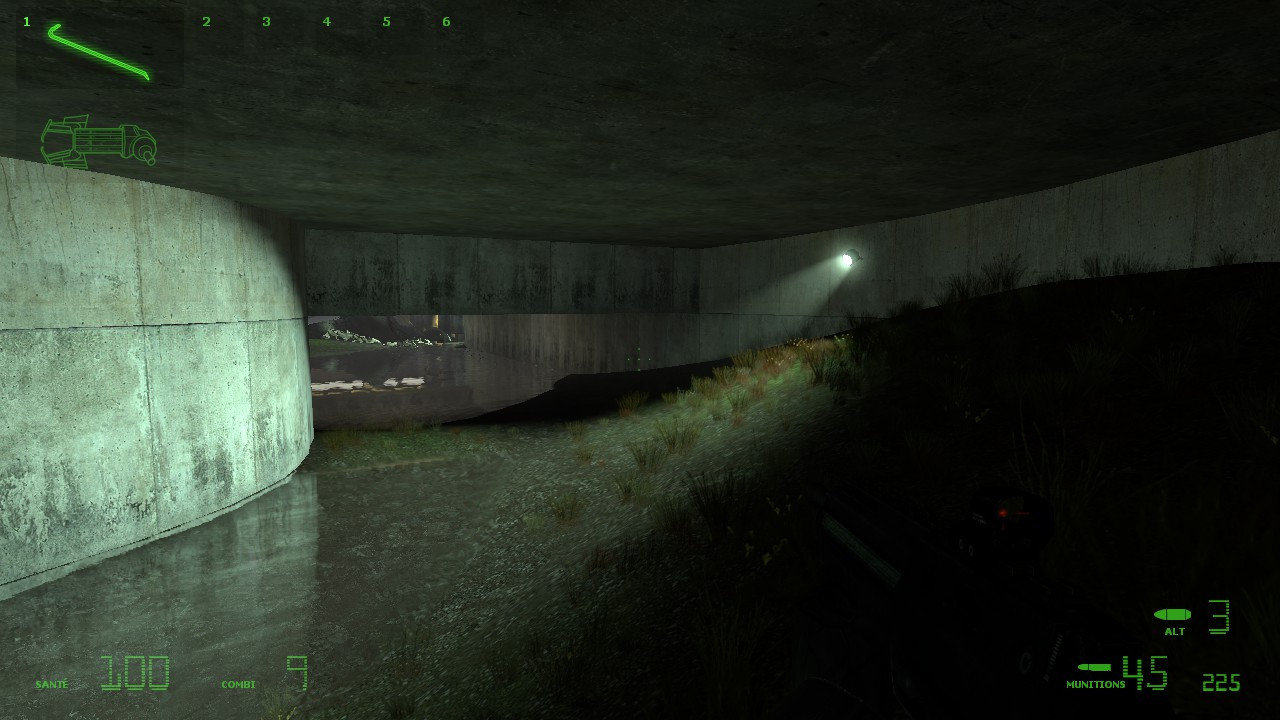Click the COMBI suit energy indicator
The height and width of the screenshot is (720, 1280).
point(240,683)
